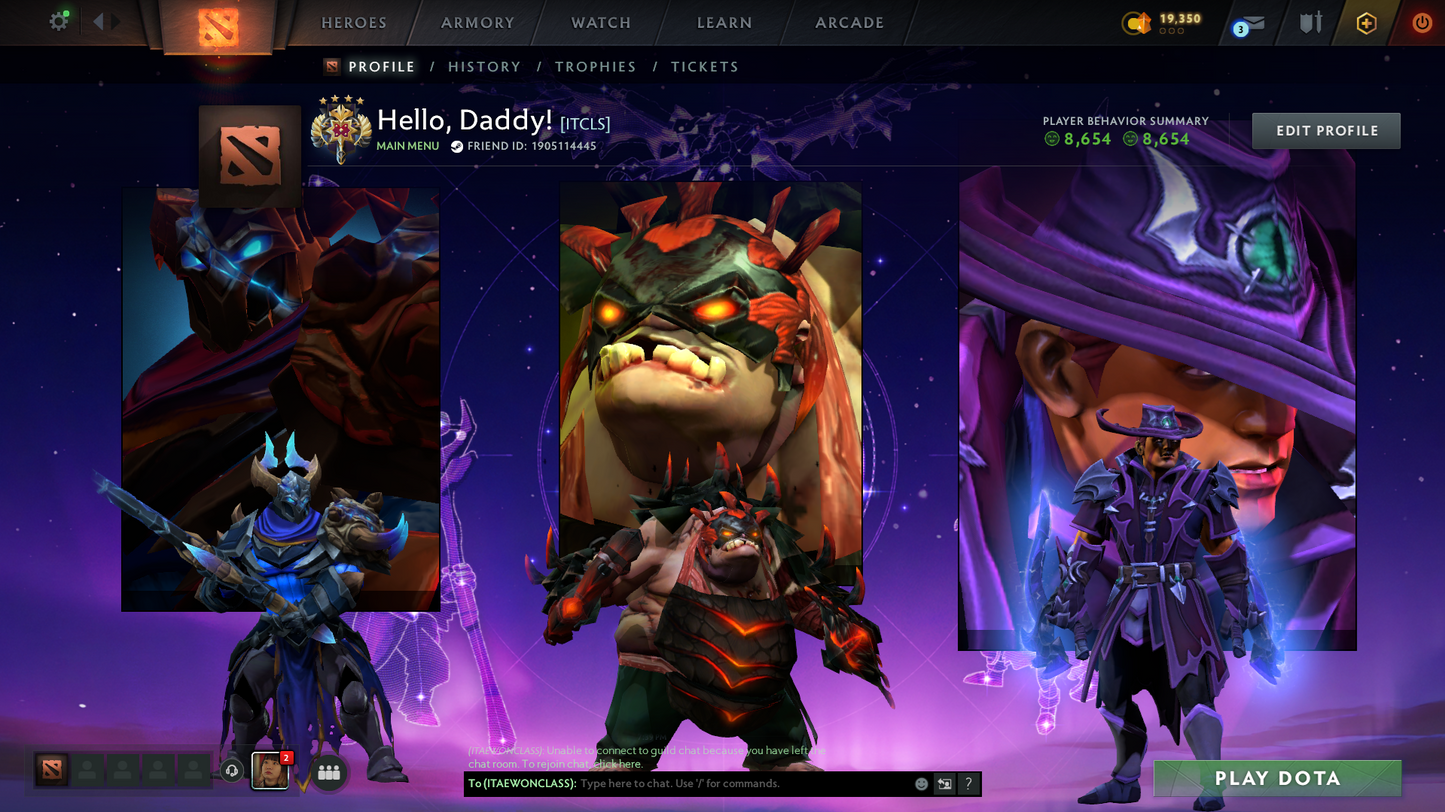
Task: Switch to the History tab
Action: [484, 67]
